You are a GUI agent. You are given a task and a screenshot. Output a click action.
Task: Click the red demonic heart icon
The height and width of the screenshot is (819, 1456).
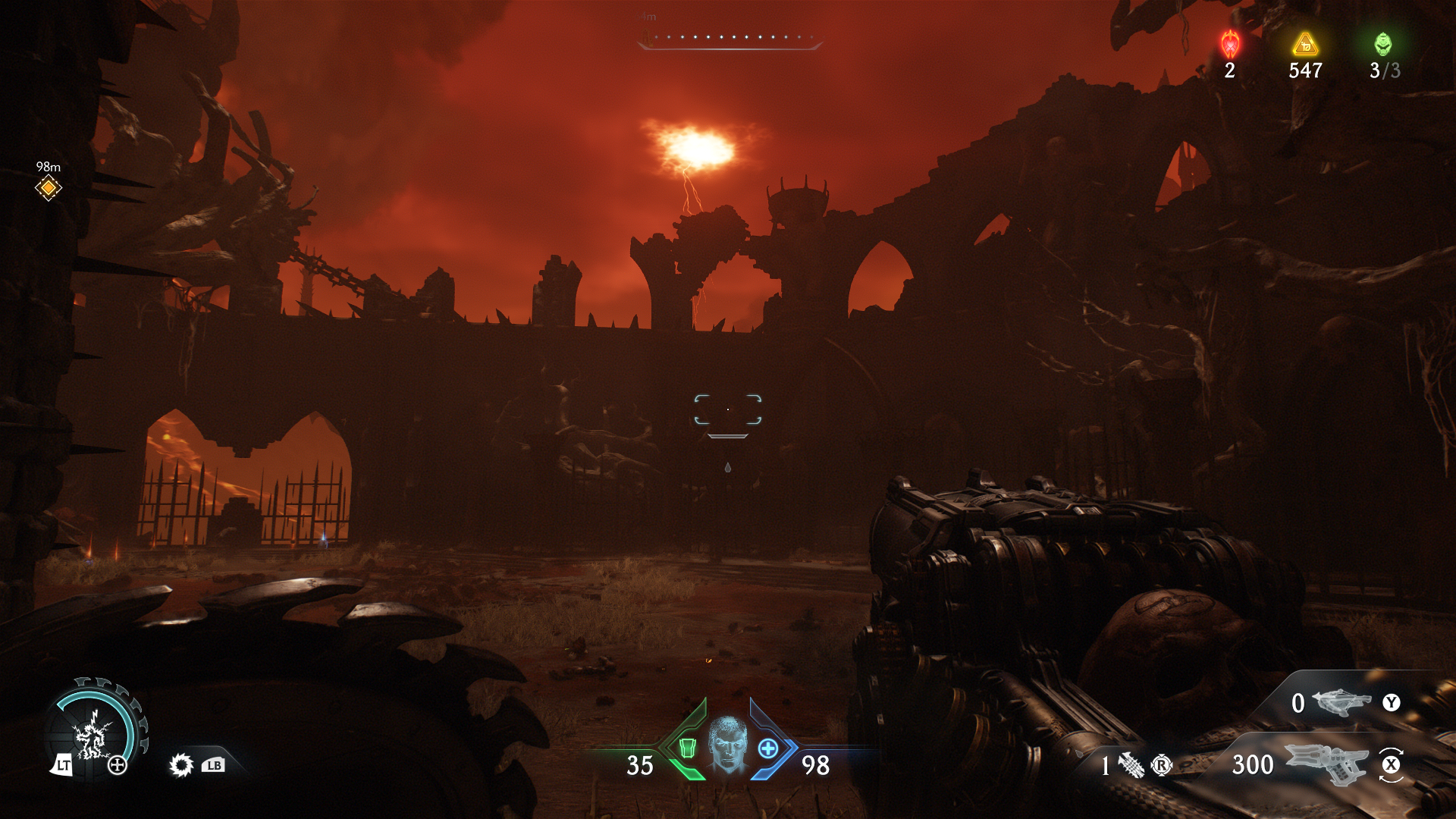coord(1230,45)
